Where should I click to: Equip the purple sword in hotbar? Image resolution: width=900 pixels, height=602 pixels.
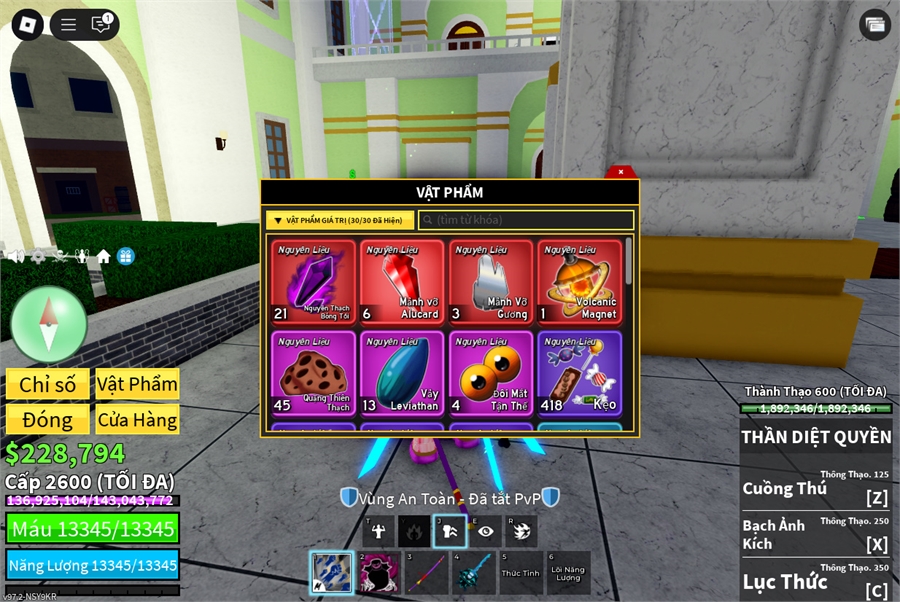[x=425, y=573]
